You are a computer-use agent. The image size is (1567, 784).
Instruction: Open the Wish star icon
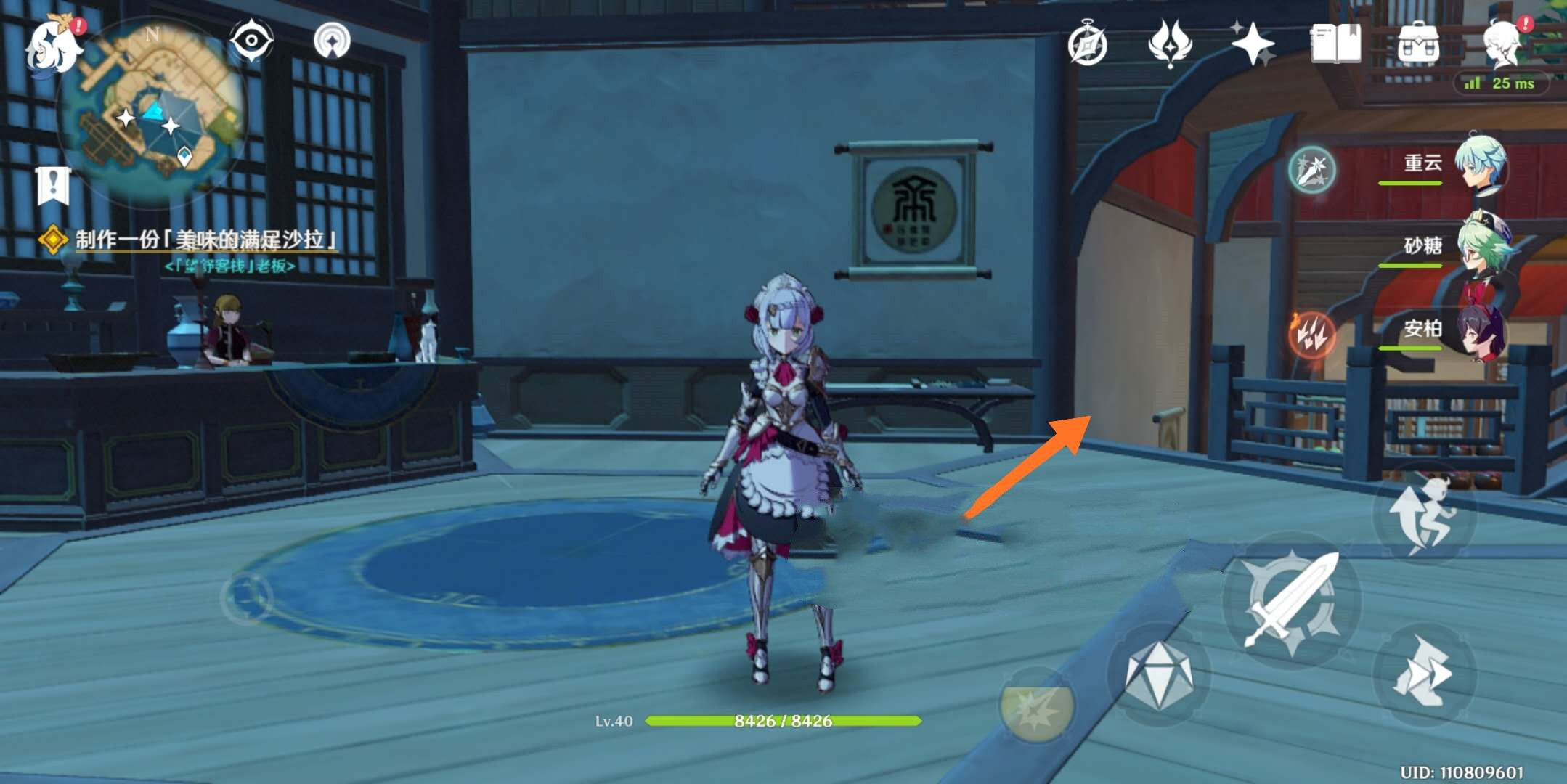pos(1253,44)
